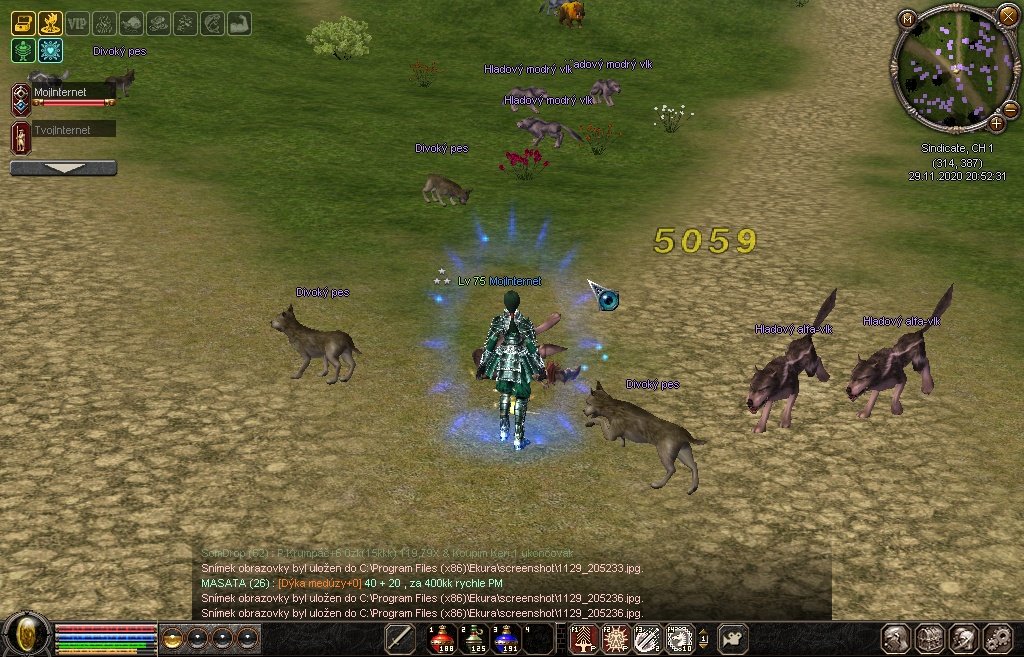This screenshot has height=657, width=1024.
Task: Expand the party list down arrow
Action: [63, 168]
